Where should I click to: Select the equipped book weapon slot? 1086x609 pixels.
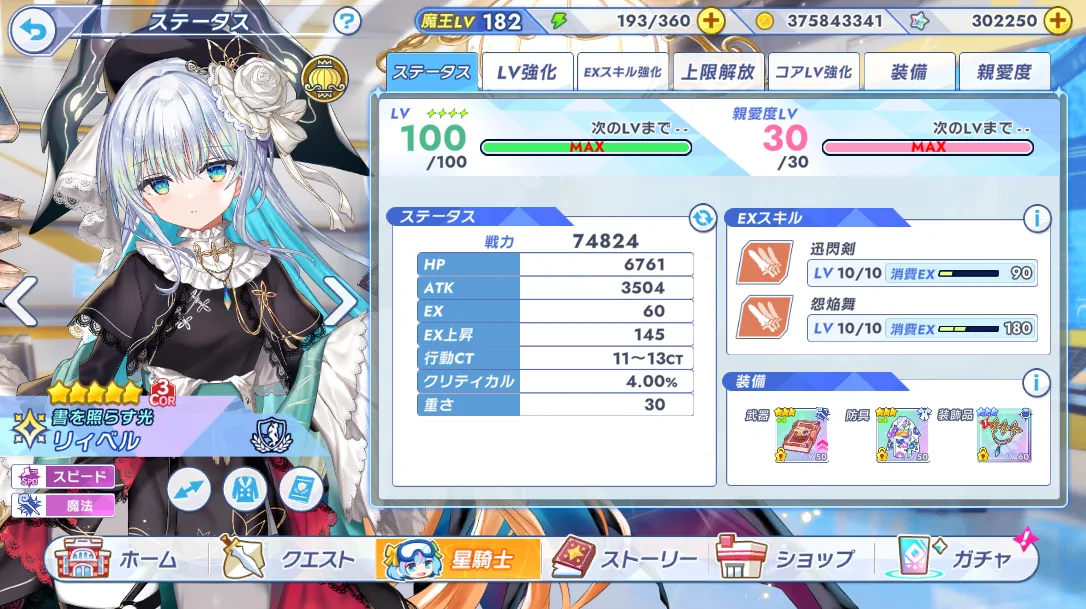(x=801, y=436)
